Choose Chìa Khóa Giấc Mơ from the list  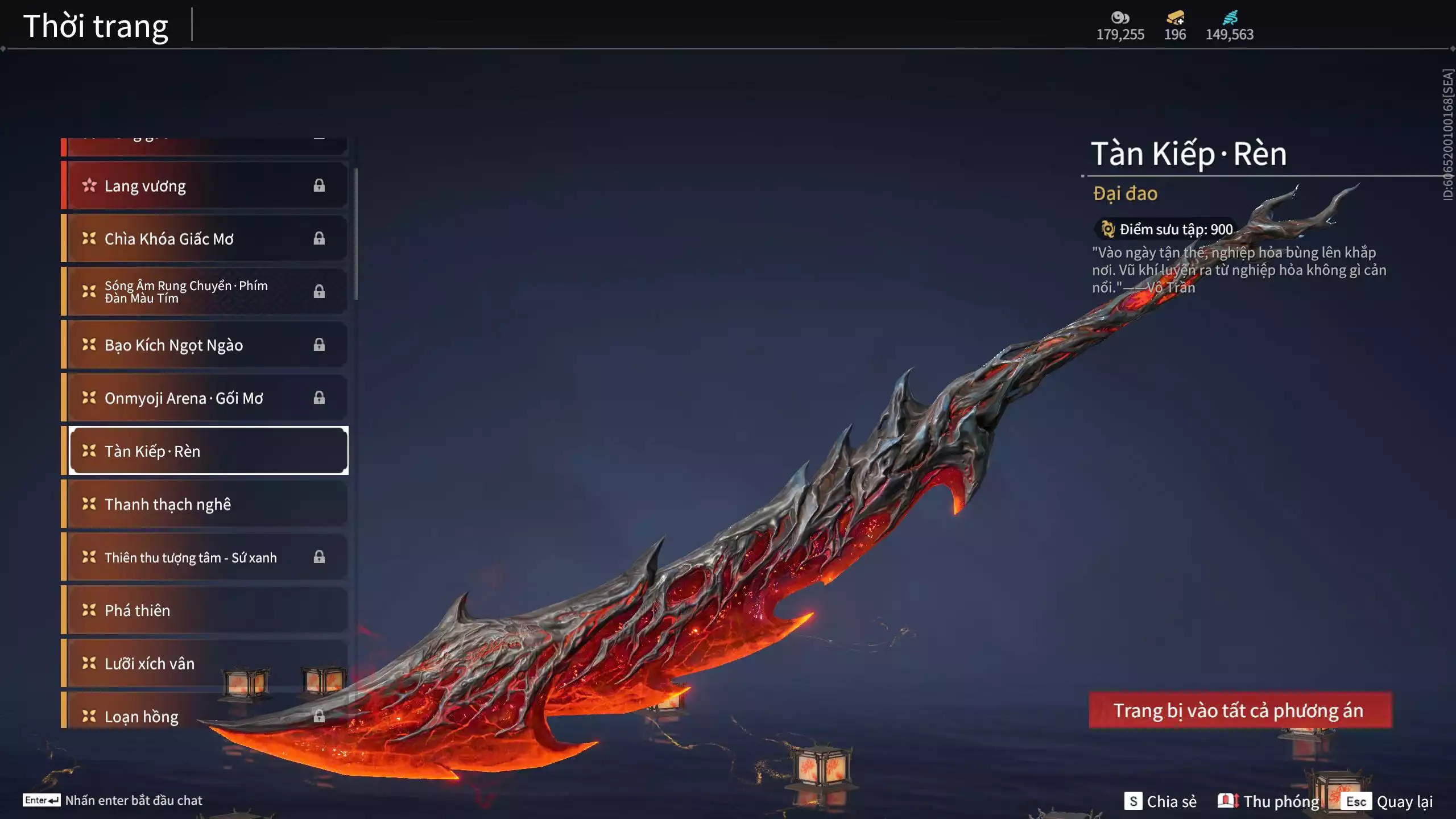(205, 239)
